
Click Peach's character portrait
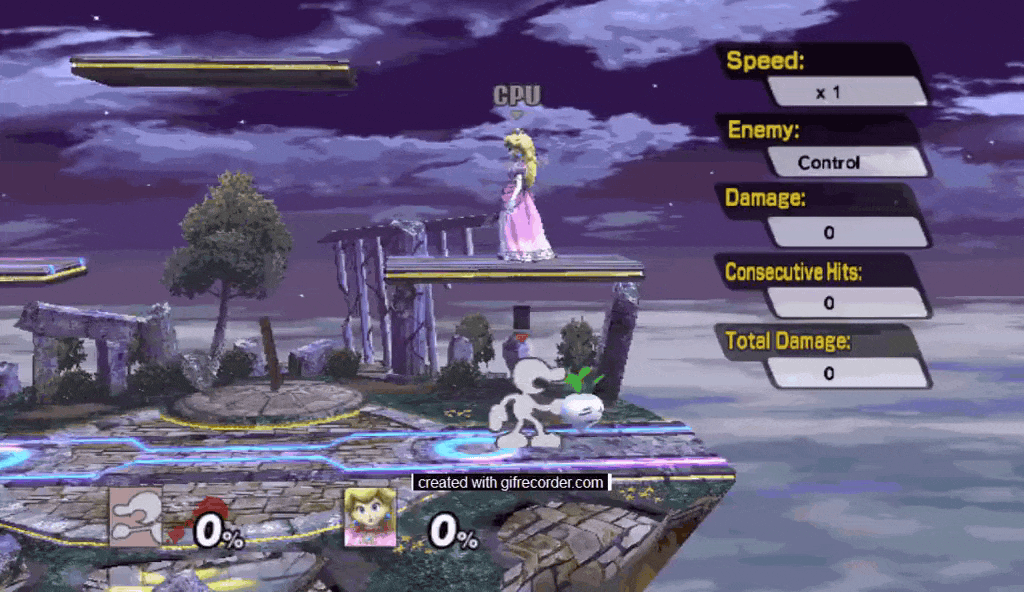(370, 517)
